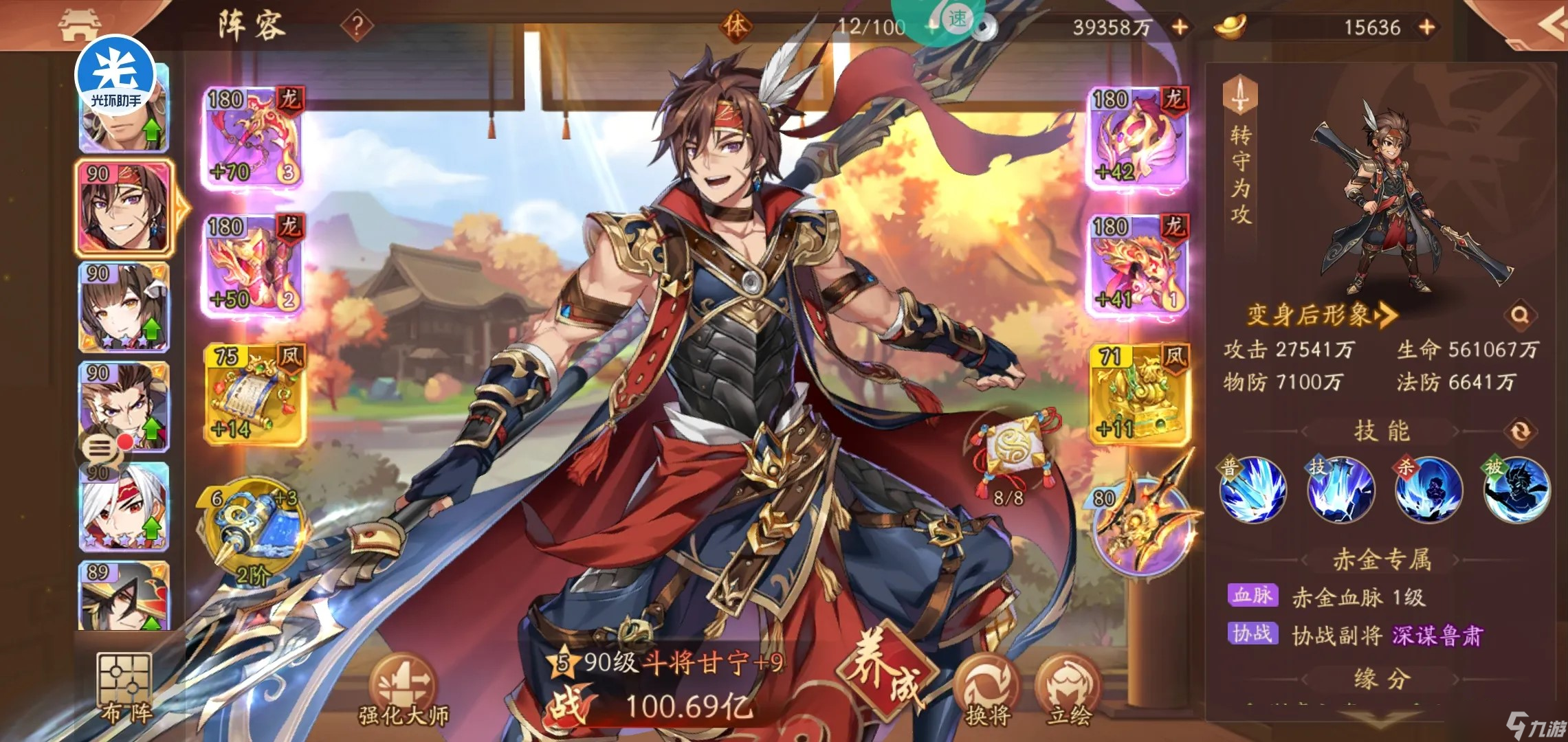This screenshot has height=742, width=1568.
Task: Open the +14 phoenix scroll treasure slot
Action: tap(253, 393)
